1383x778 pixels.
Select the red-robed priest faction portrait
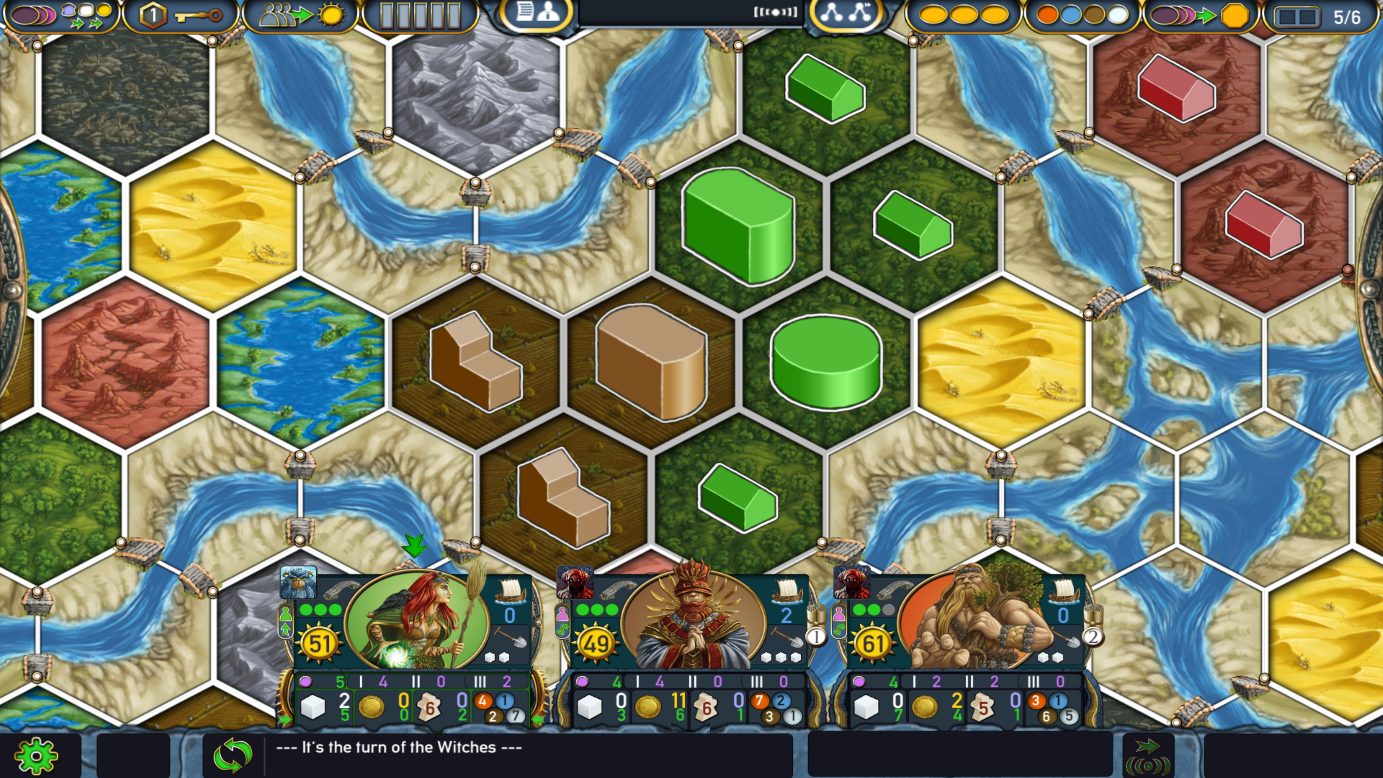pos(695,620)
